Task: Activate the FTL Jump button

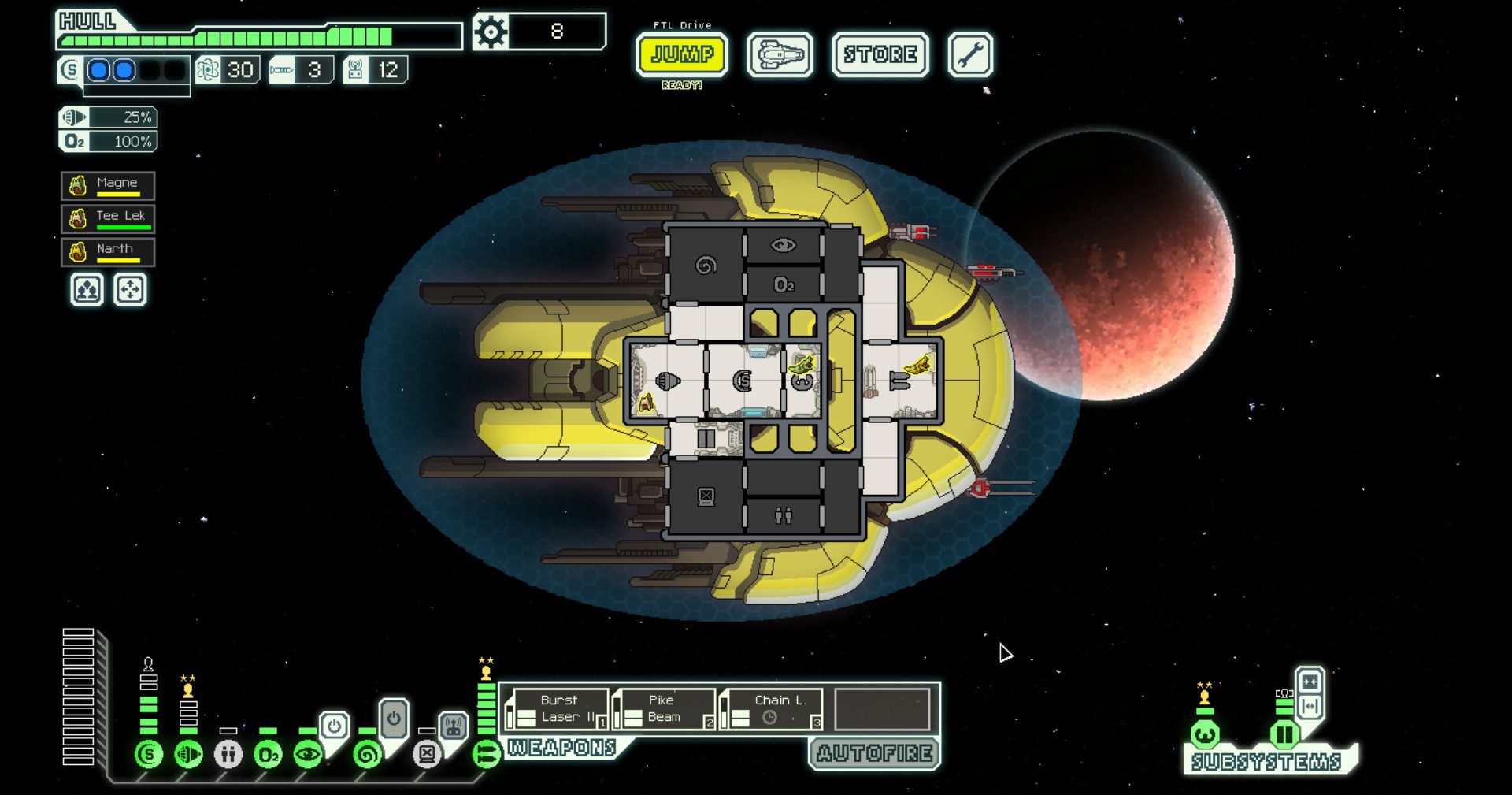Action: [x=682, y=54]
